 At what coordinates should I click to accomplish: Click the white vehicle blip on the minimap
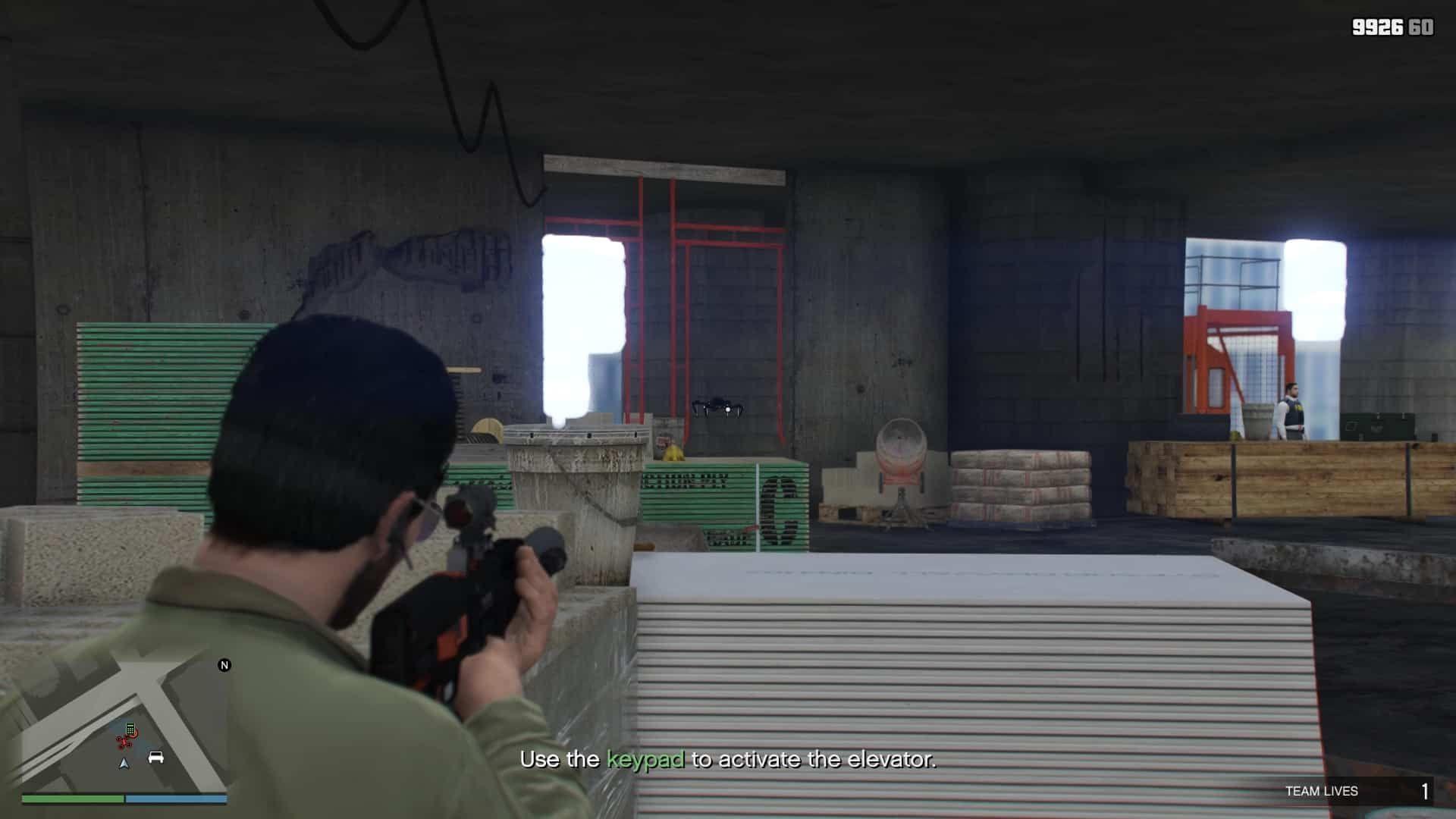click(156, 758)
